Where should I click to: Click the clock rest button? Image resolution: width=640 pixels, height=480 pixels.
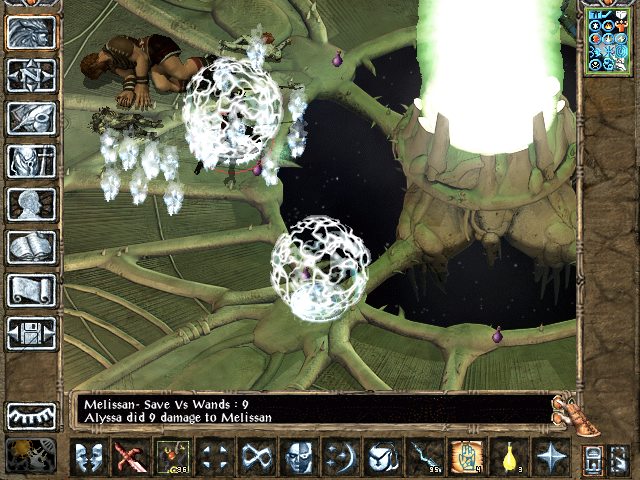point(31,456)
